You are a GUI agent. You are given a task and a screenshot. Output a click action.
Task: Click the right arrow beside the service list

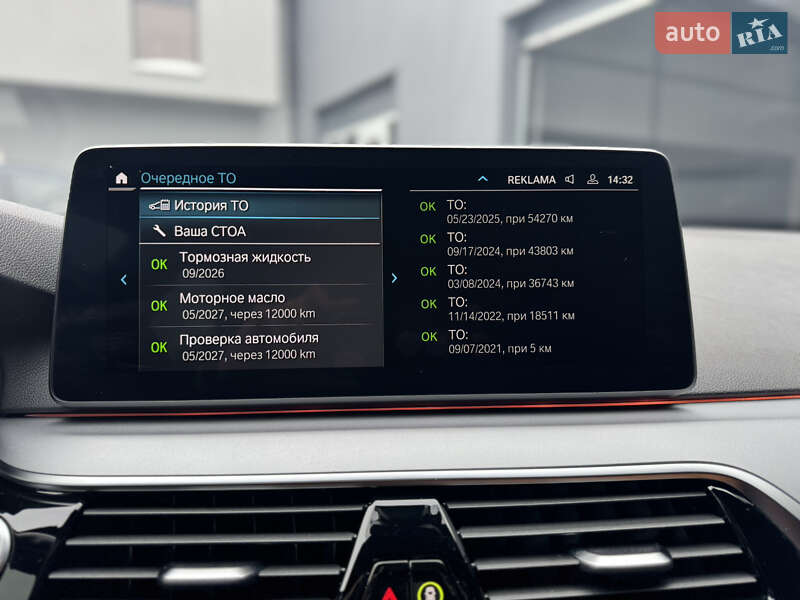pos(394,278)
